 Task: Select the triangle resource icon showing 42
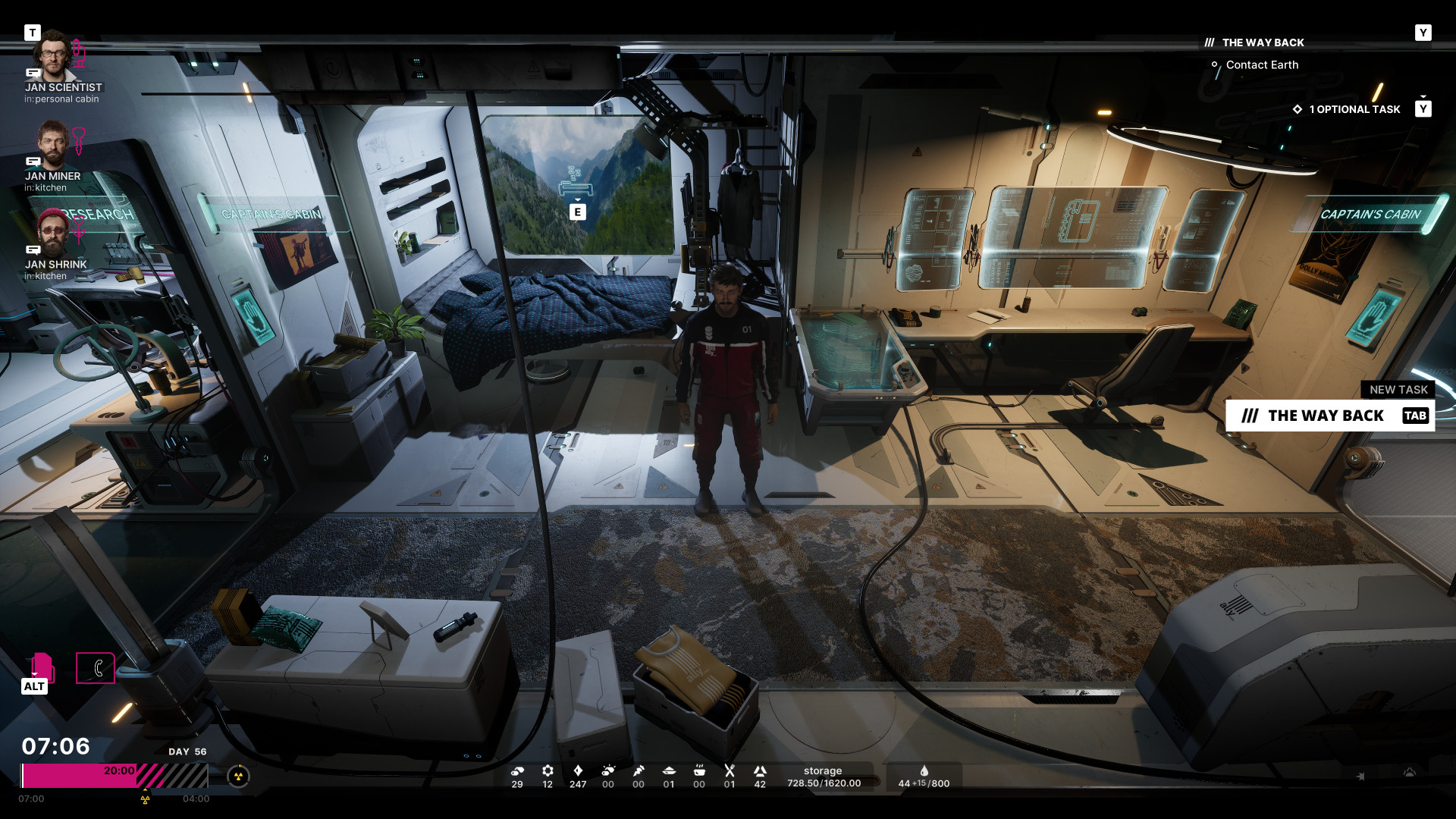760,771
